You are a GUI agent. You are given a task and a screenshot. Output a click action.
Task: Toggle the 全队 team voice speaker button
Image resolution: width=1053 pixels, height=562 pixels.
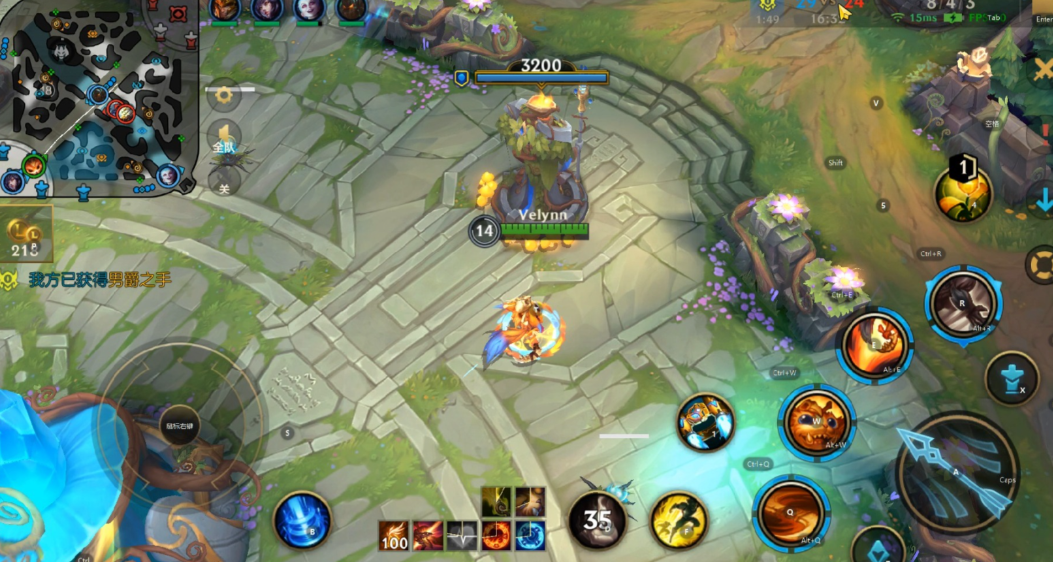(224, 138)
